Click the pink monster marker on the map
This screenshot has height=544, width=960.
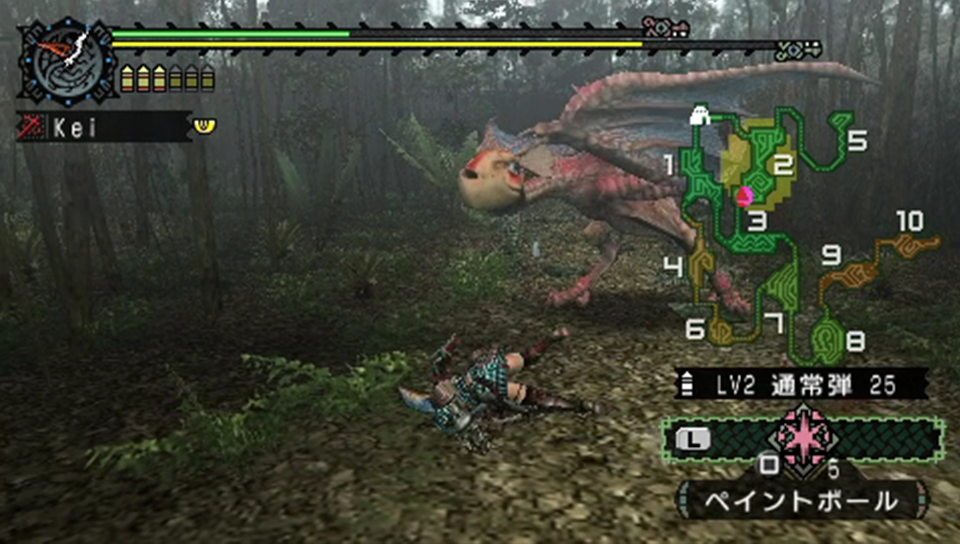[744, 196]
